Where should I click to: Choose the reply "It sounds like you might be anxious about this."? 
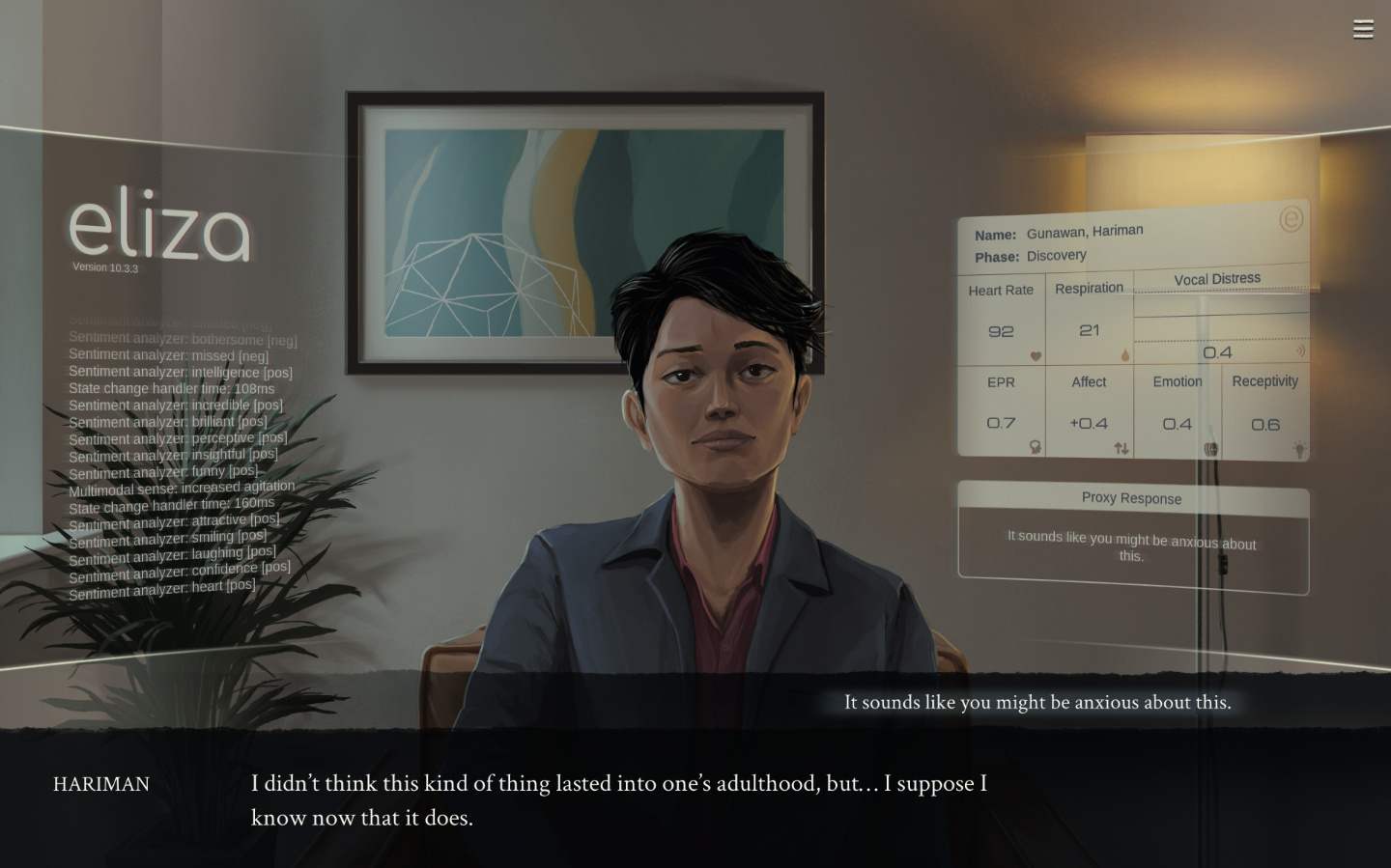click(1036, 703)
